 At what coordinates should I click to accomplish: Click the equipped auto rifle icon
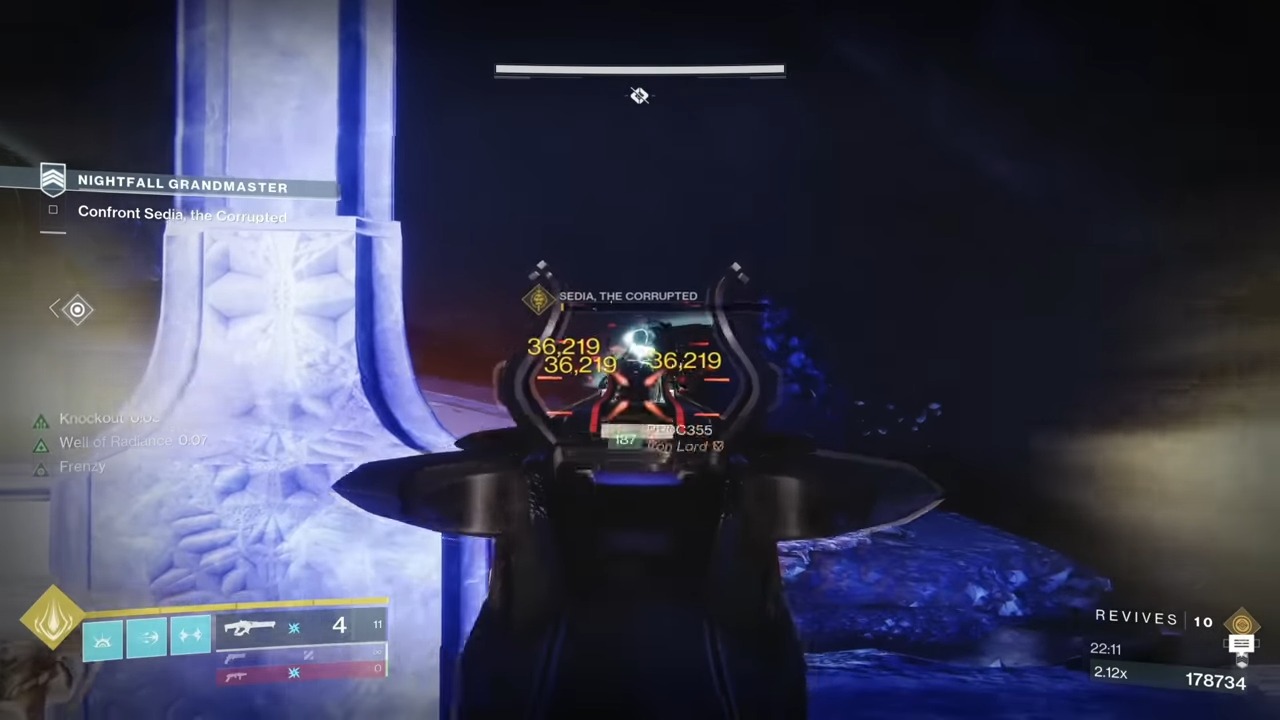(x=249, y=626)
